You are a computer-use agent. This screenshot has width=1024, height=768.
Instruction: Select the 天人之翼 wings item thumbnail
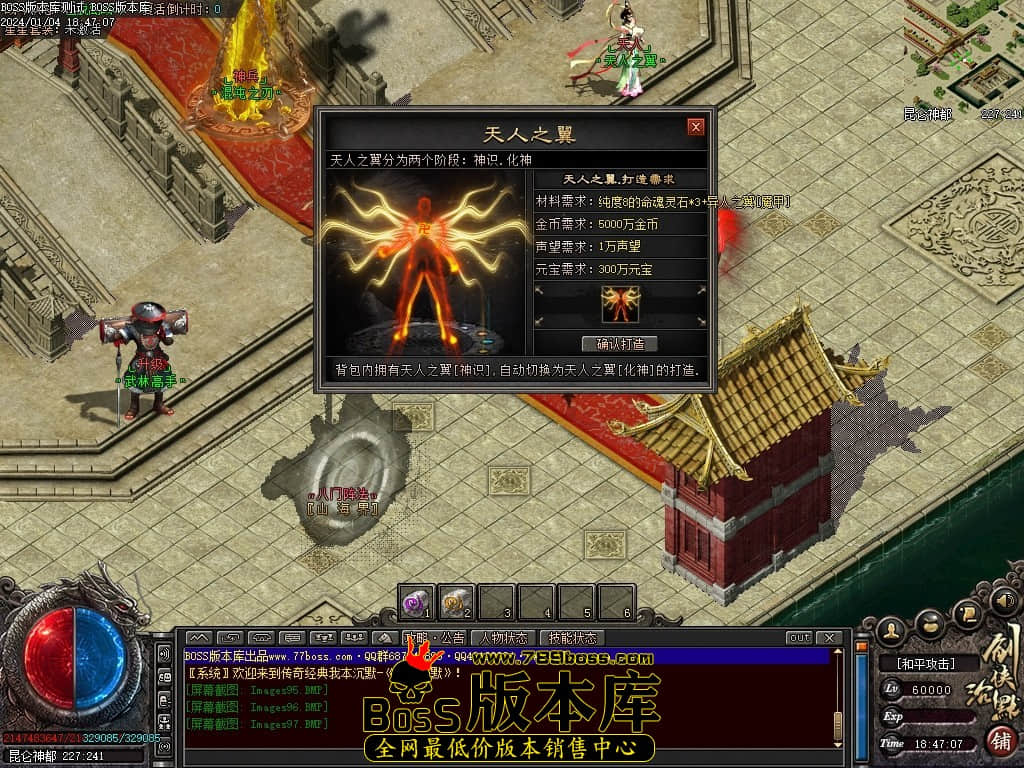click(620, 304)
